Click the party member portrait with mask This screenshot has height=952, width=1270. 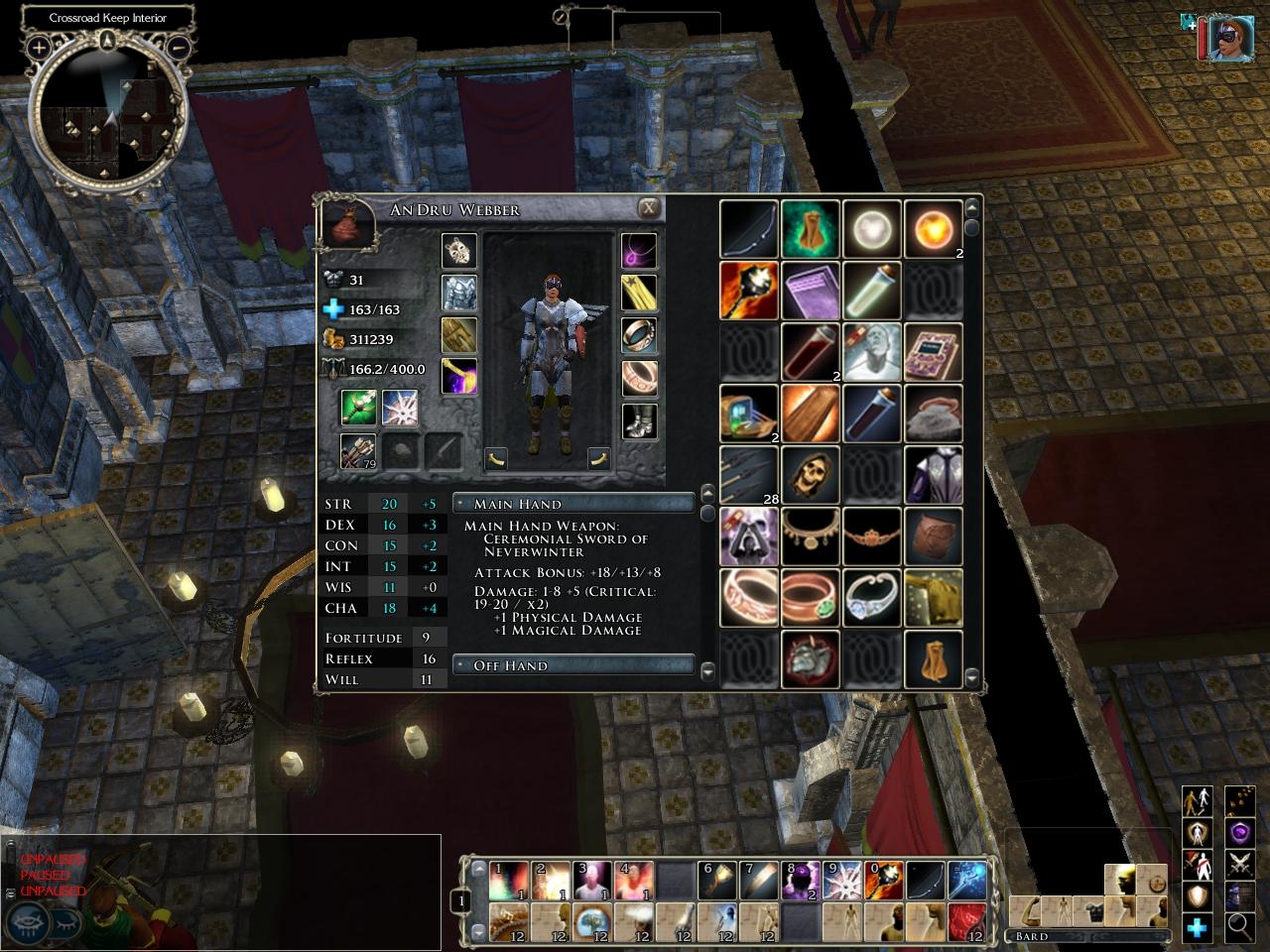1229,37
